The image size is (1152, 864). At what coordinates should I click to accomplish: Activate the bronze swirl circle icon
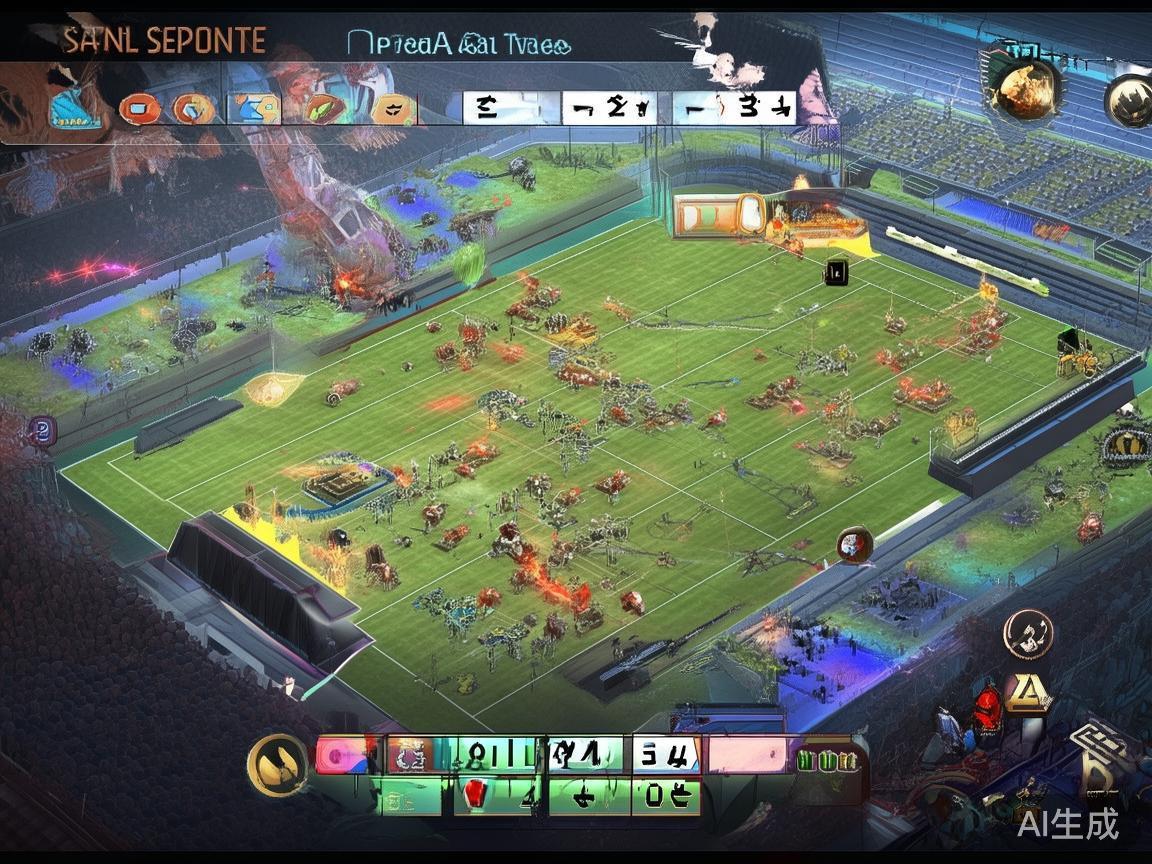(1029, 634)
